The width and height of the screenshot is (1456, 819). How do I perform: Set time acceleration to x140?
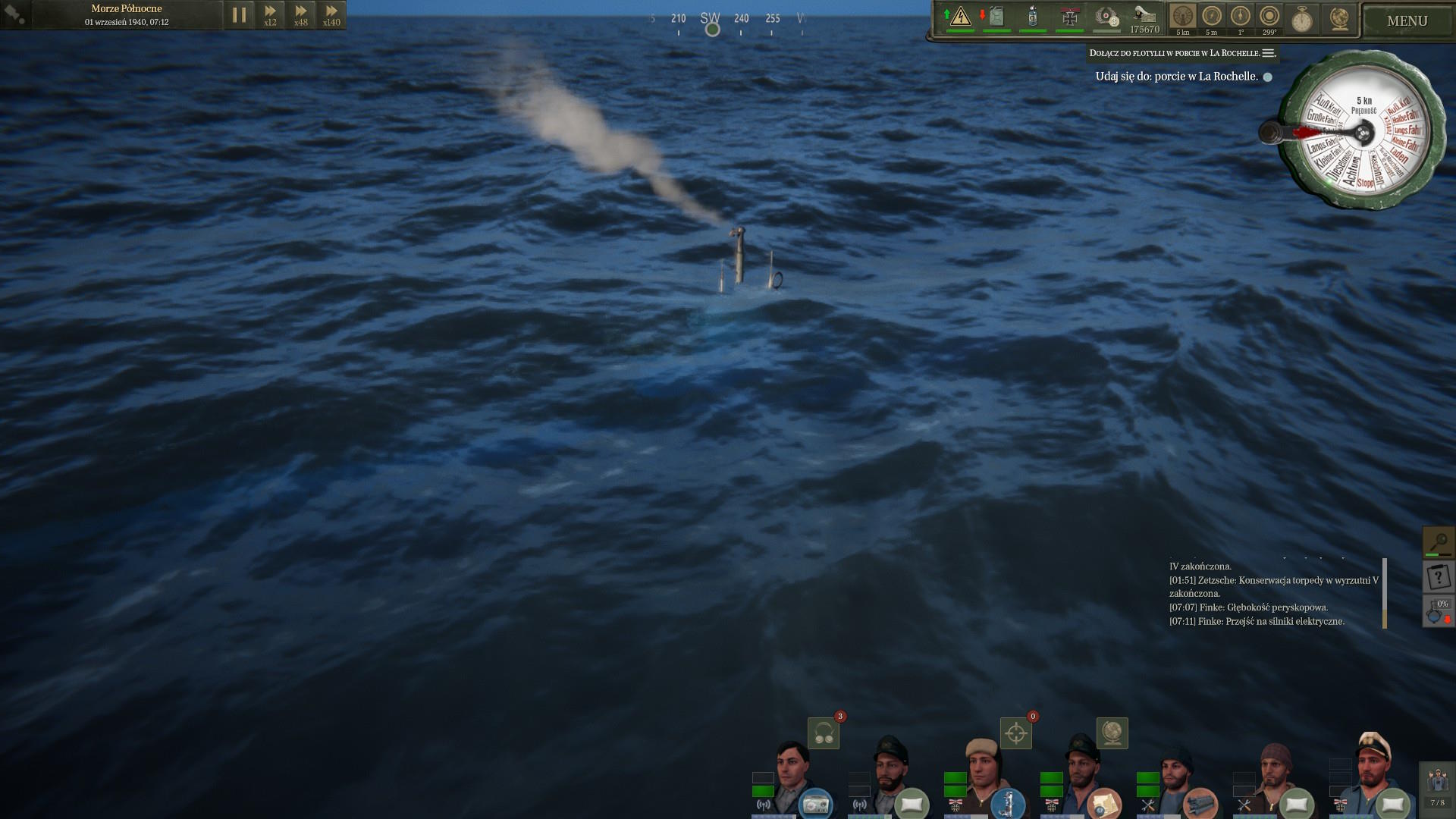331,15
